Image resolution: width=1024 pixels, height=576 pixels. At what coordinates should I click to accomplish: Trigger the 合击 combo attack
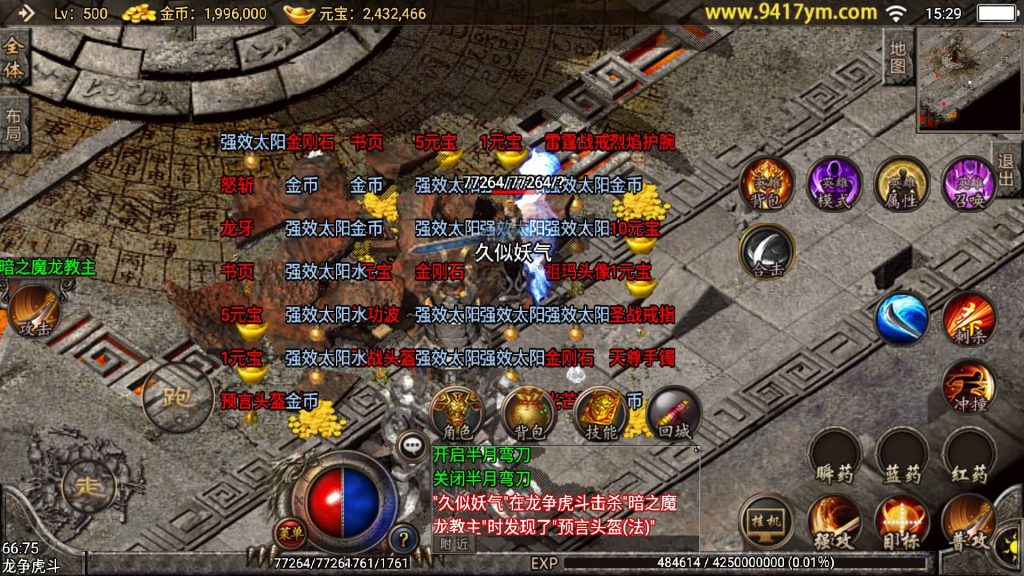pyautogui.click(x=766, y=251)
